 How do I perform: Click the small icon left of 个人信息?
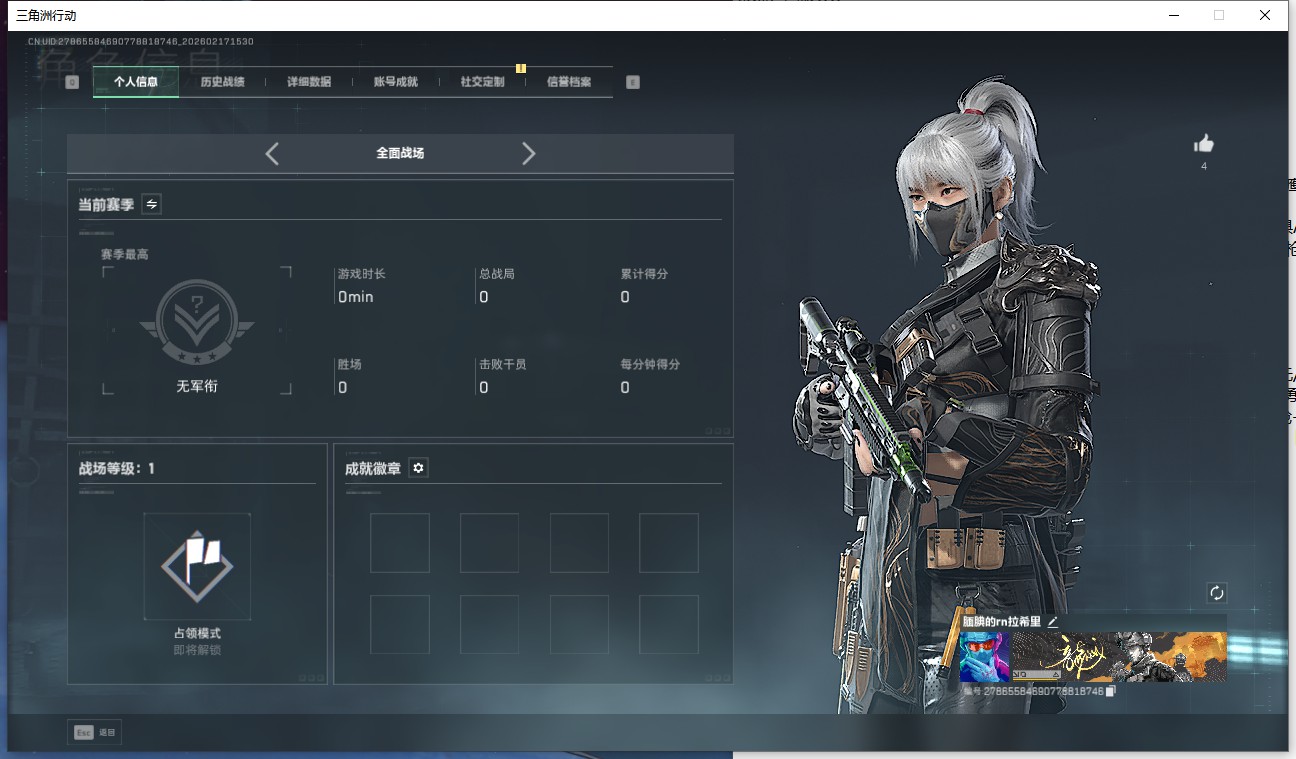(70, 81)
